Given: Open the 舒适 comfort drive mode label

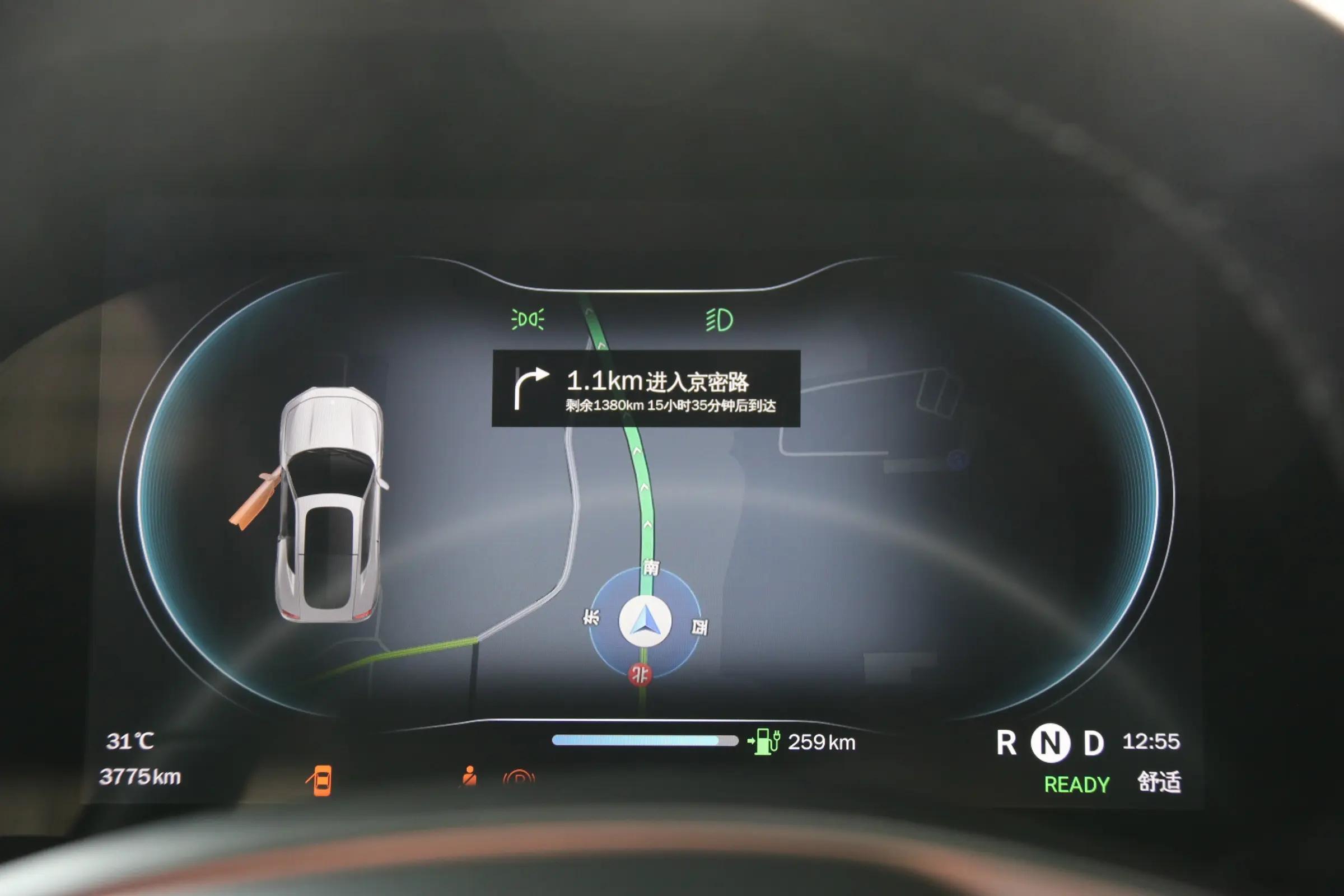Looking at the screenshot, I should (1159, 782).
